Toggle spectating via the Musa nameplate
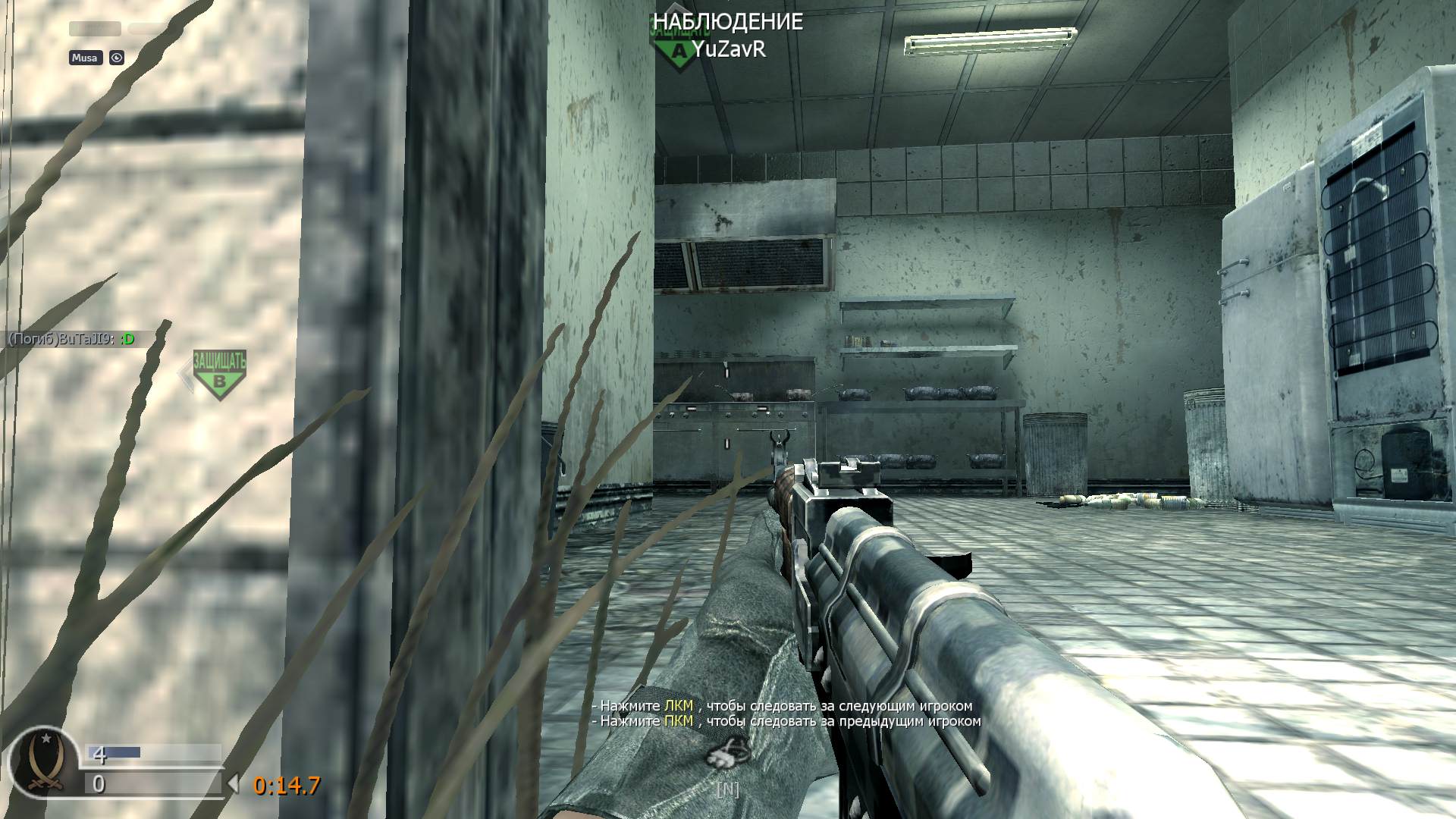 pos(85,58)
